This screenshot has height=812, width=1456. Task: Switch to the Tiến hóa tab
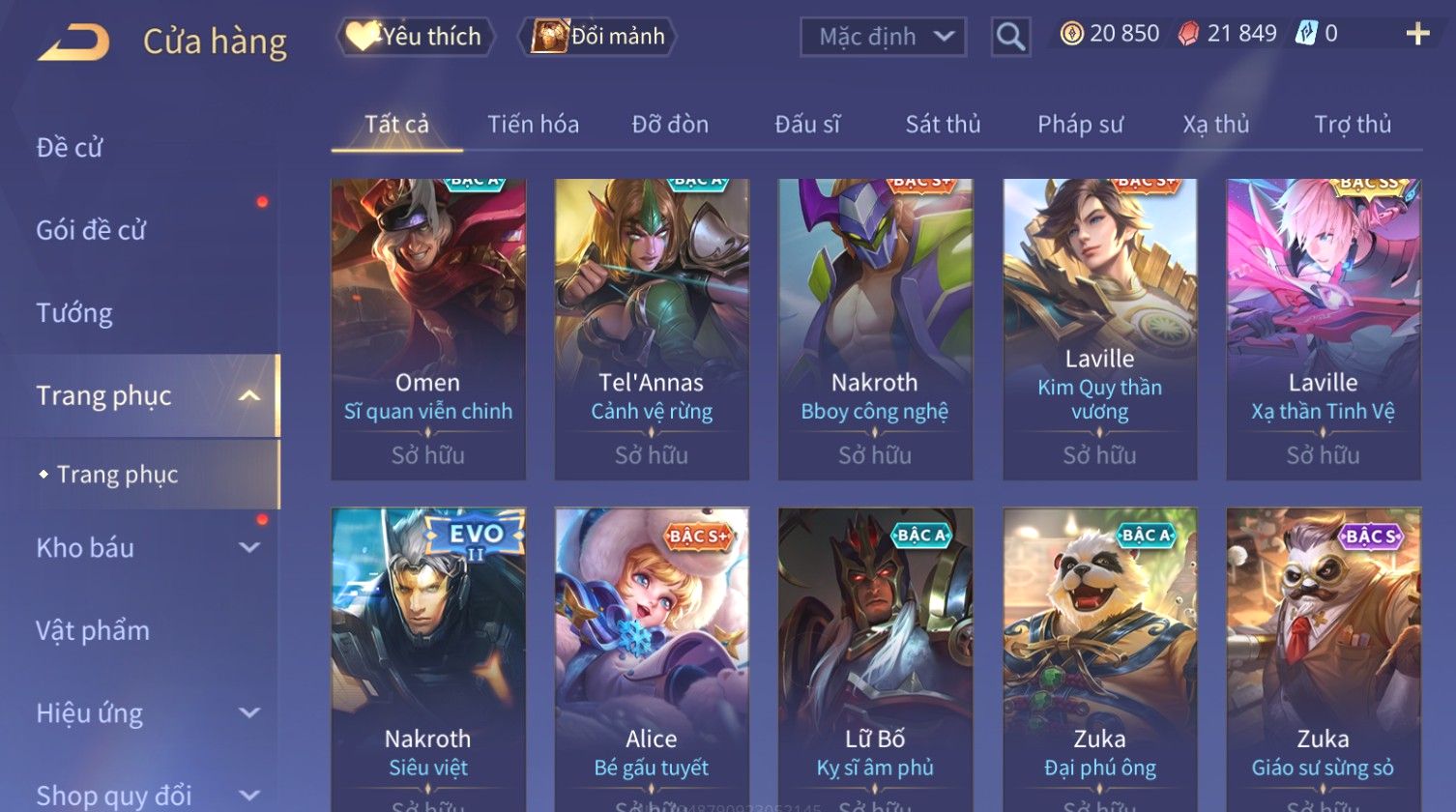[x=533, y=125]
